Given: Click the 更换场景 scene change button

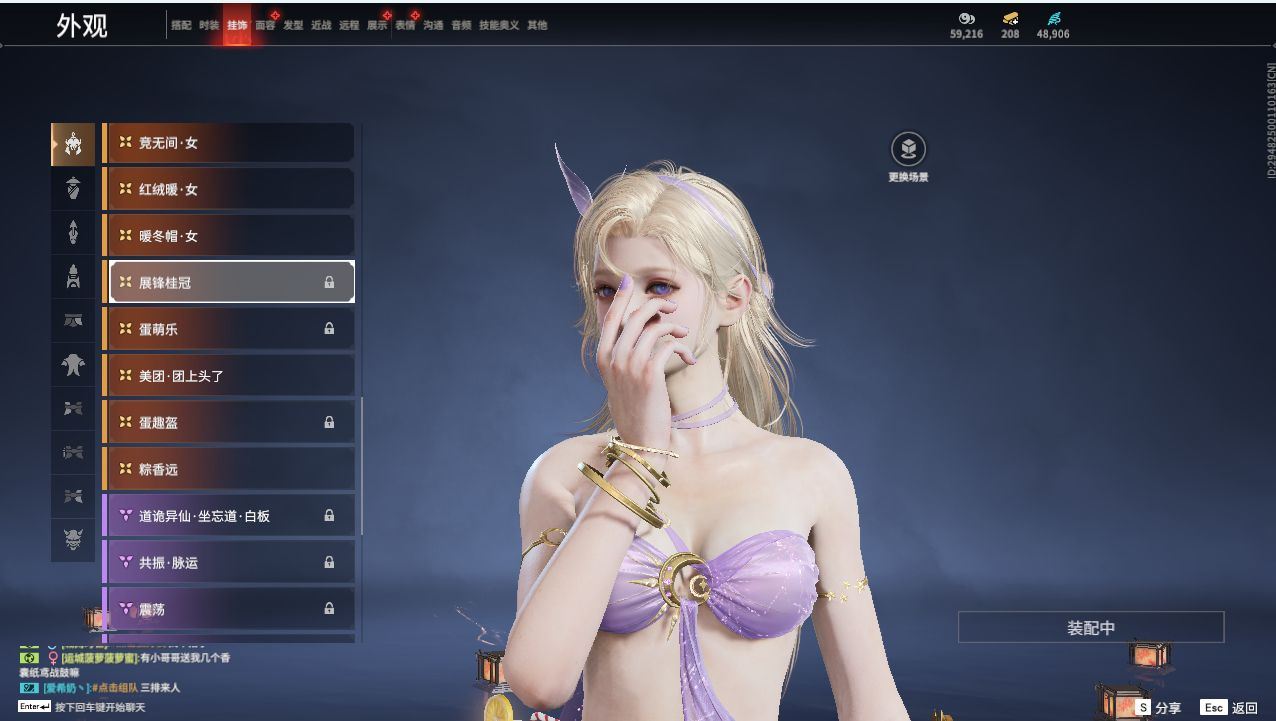Looking at the screenshot, I should (x=908, y=151).
